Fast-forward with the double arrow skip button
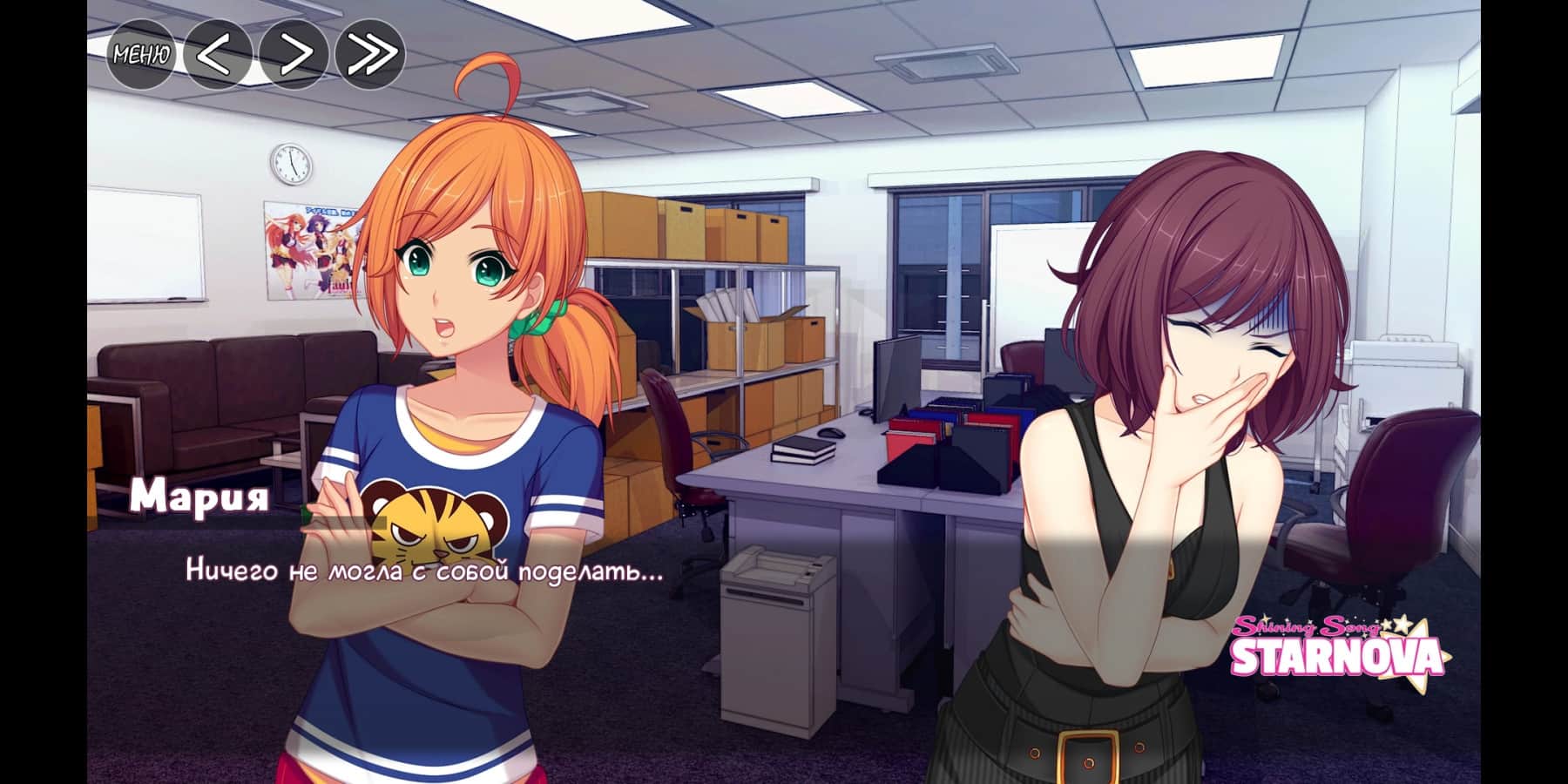1568x784 pixels. (x=369, y=55)
